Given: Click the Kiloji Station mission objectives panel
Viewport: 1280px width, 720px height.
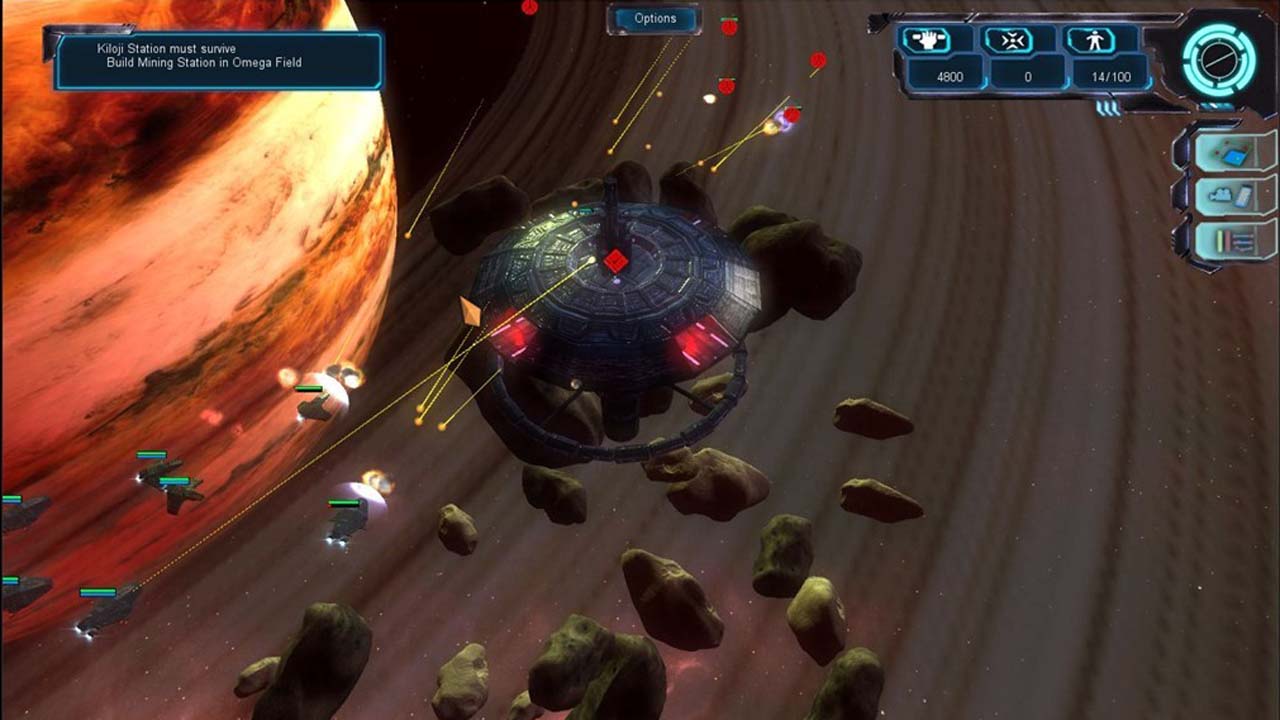Looking at the screenshot, I should click(x=218, y=59).
